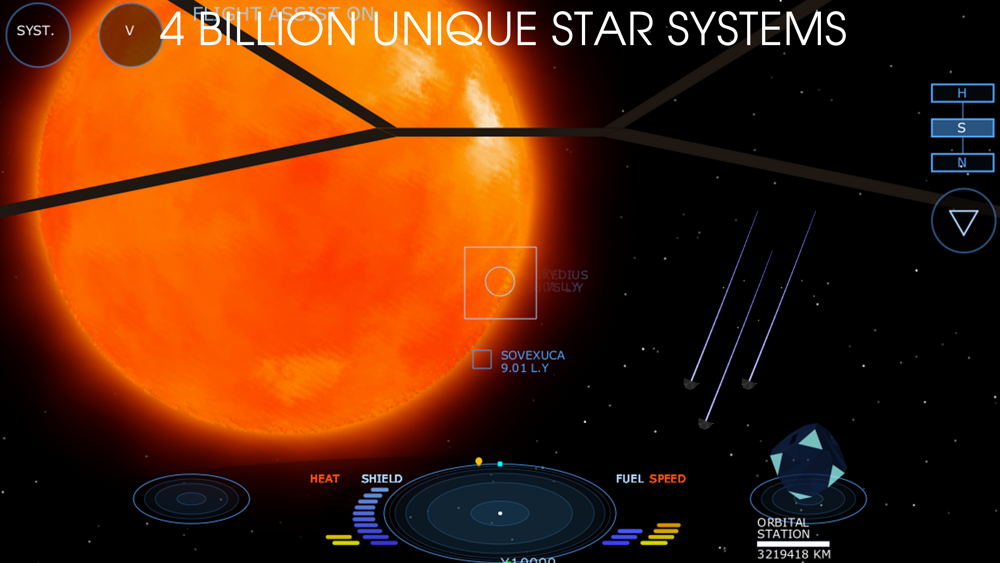Select the SOVEXUCA star system marker
Viewport: 1000px width, 563px height.
click(482, 360)
